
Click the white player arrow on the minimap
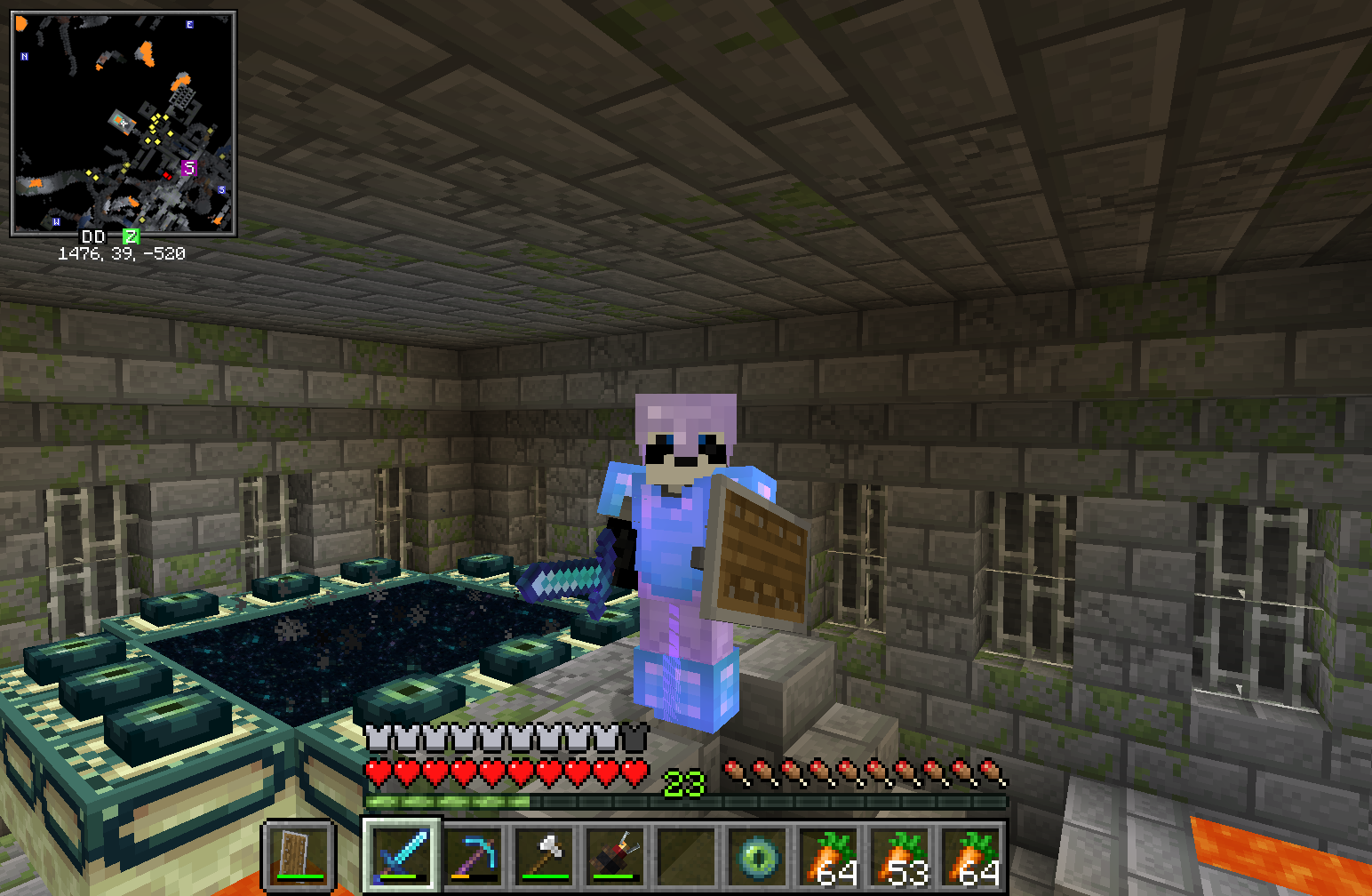tap(124, 122)
